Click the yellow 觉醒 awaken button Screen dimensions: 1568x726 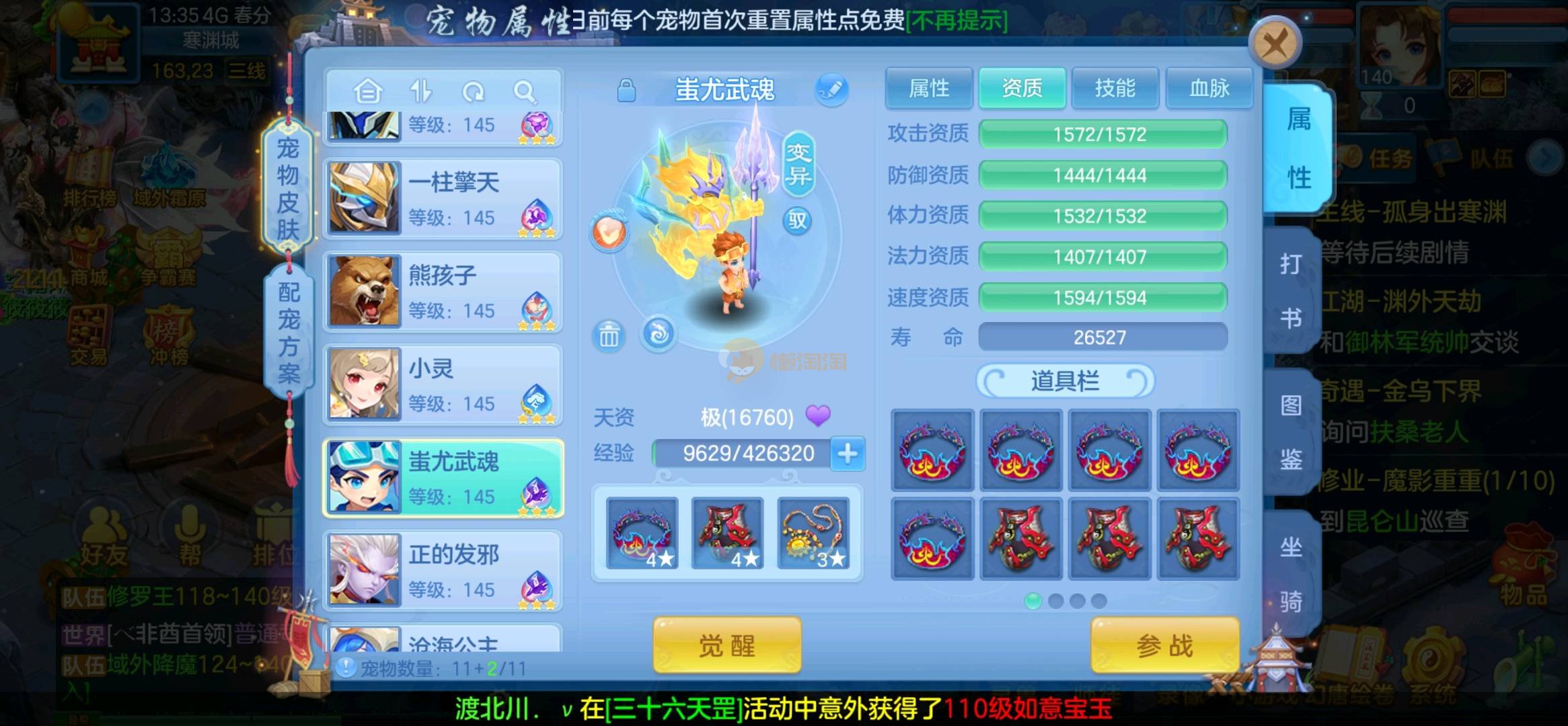(726, 645)
